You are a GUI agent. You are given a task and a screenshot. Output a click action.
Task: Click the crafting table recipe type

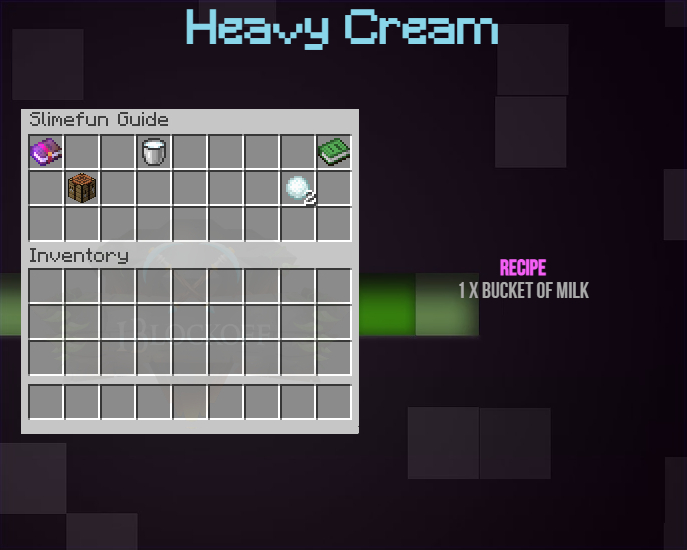(82, 188)
